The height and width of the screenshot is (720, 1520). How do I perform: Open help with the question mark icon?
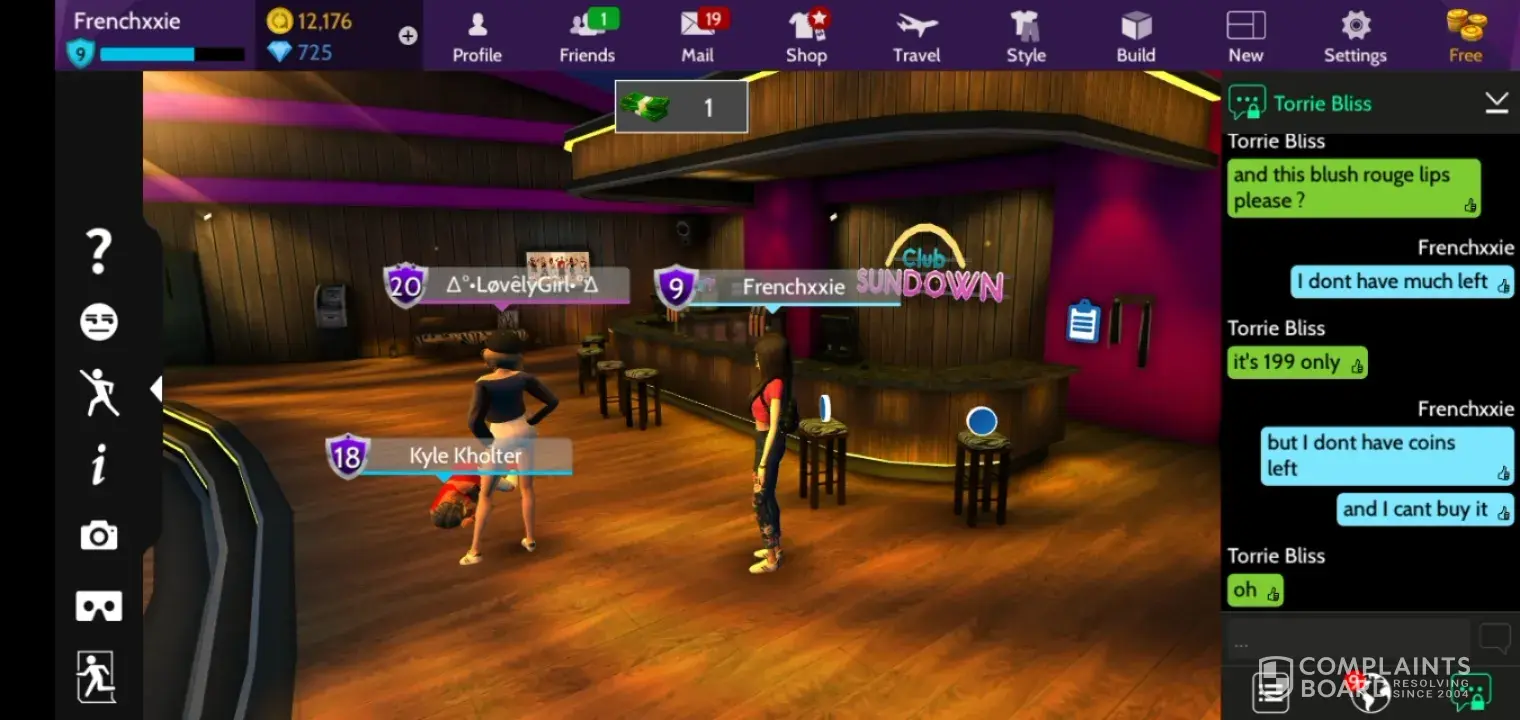98,251
